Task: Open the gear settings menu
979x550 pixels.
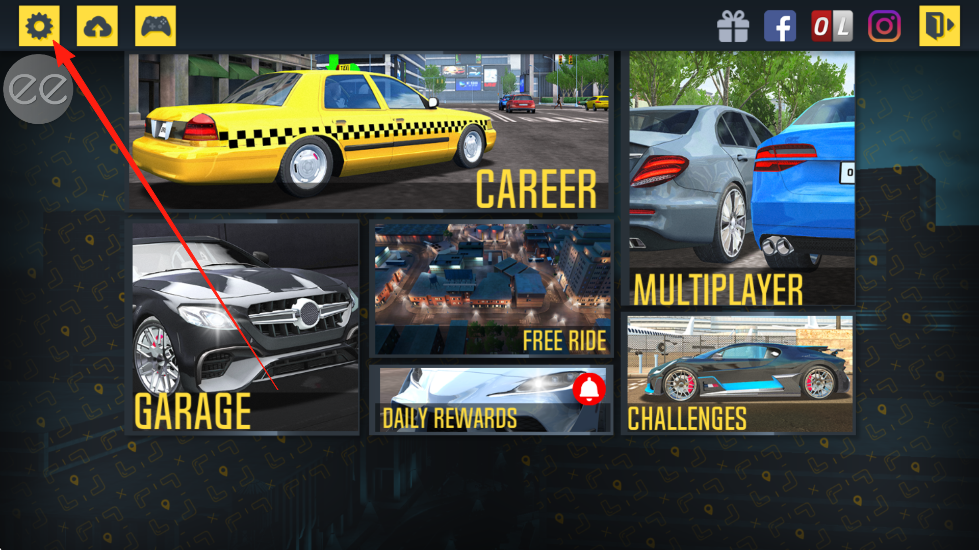Action: tap(39, 26)
